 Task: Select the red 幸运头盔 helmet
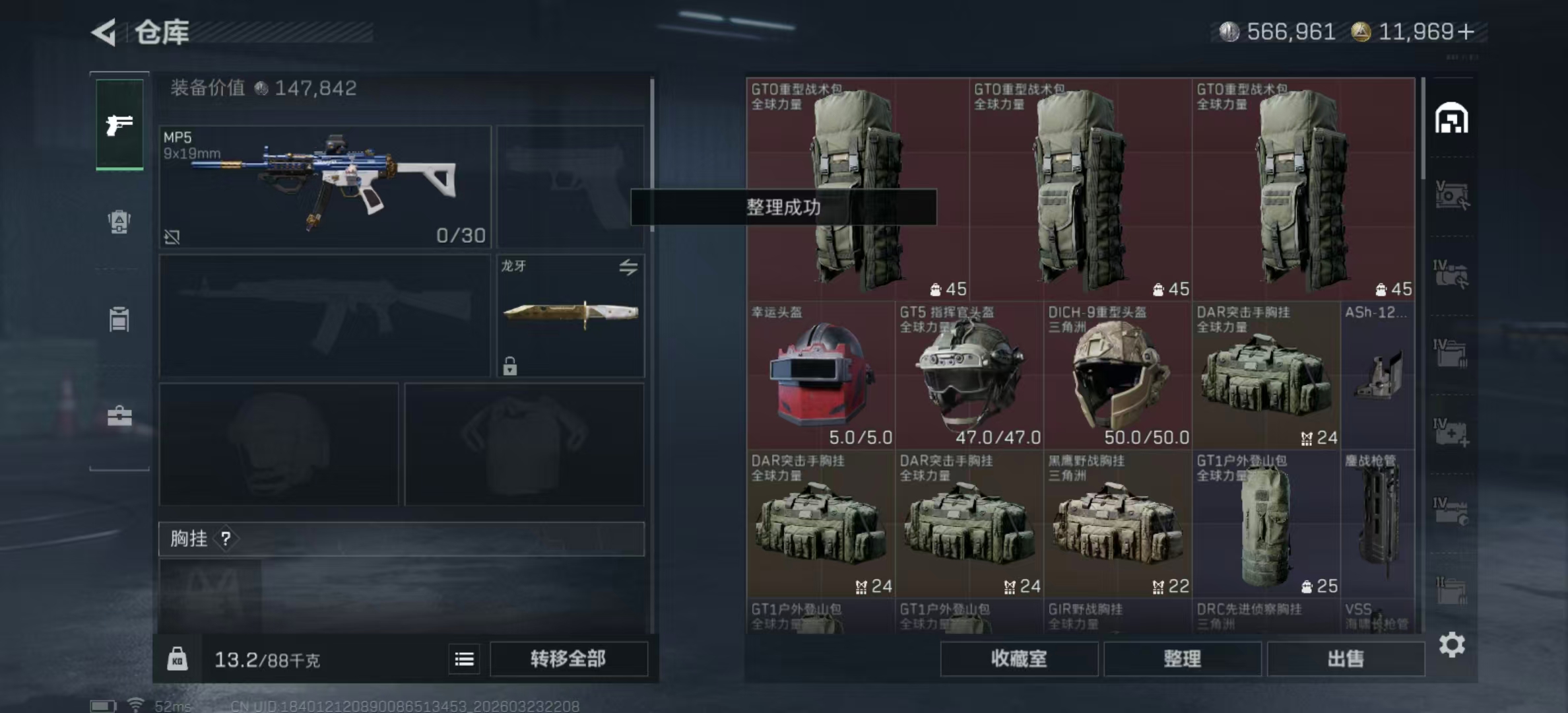(820, 375)
